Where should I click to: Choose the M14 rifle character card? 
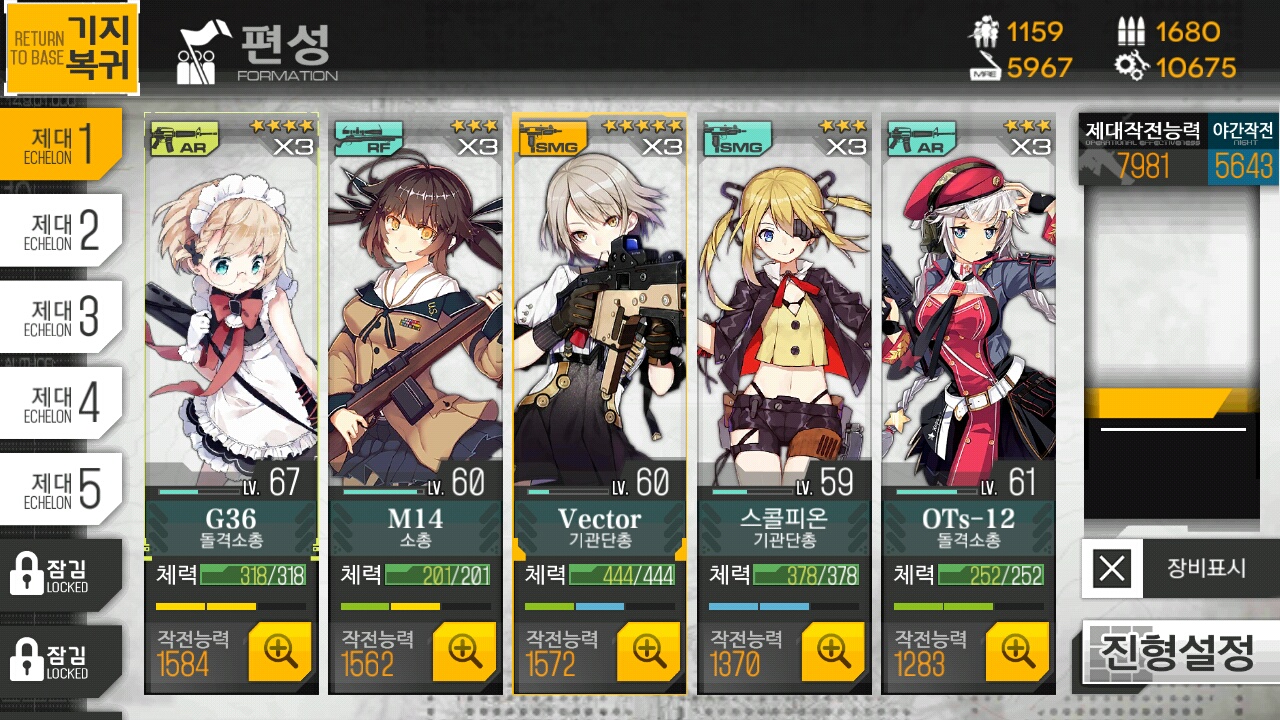pos(415,320)
